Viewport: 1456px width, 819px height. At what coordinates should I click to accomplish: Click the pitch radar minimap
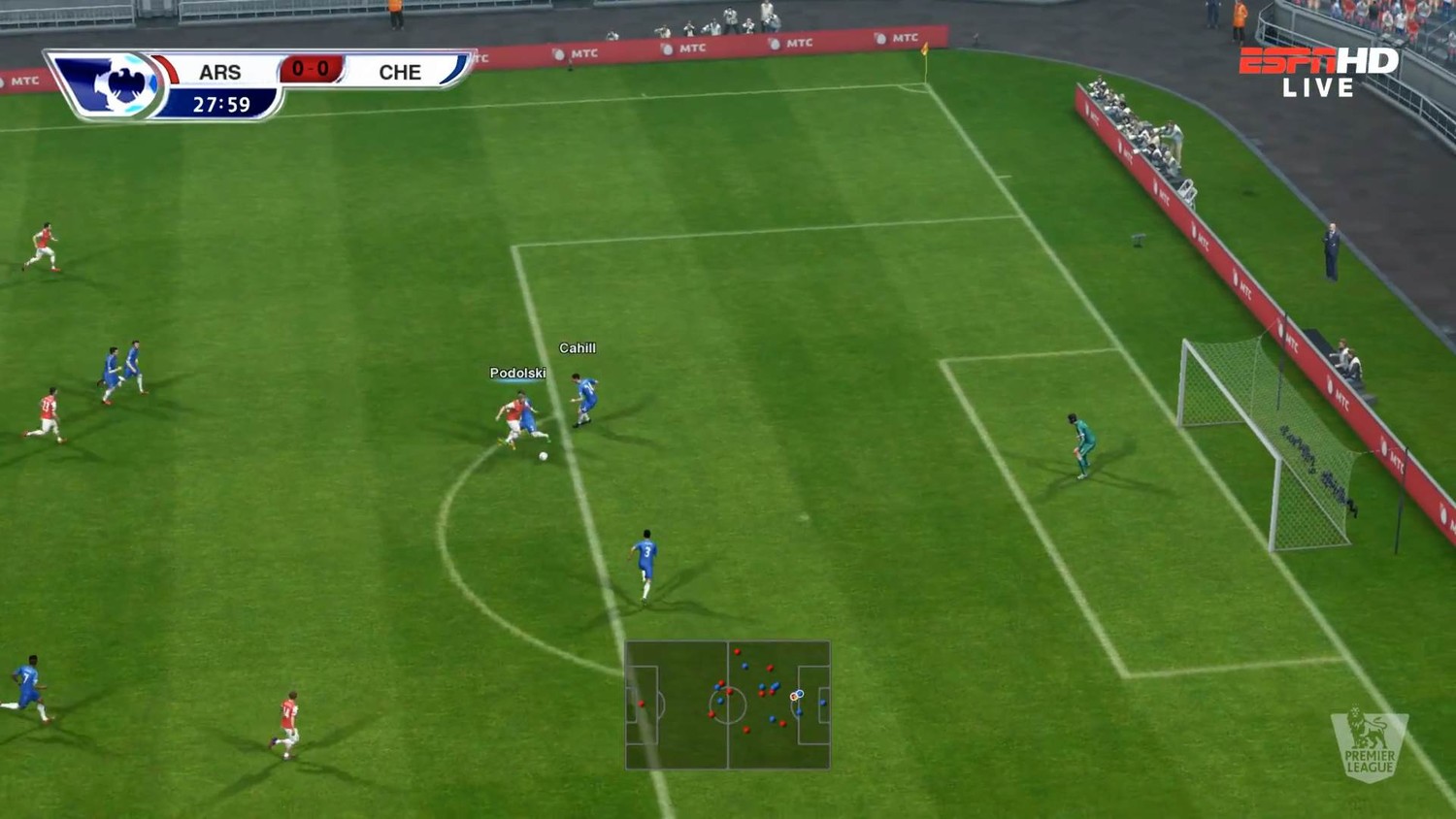(727, 704)
